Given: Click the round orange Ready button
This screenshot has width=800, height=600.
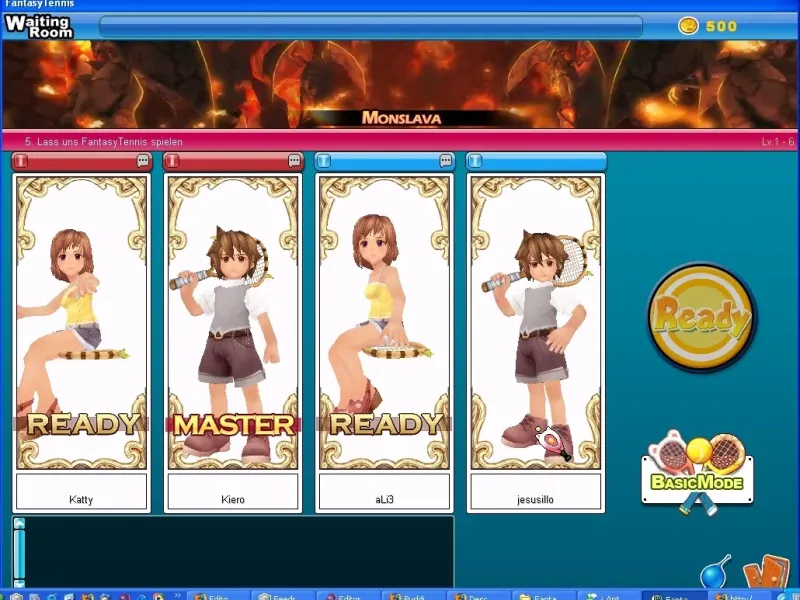Looking at the screenshot, I should tap(701, 317).
